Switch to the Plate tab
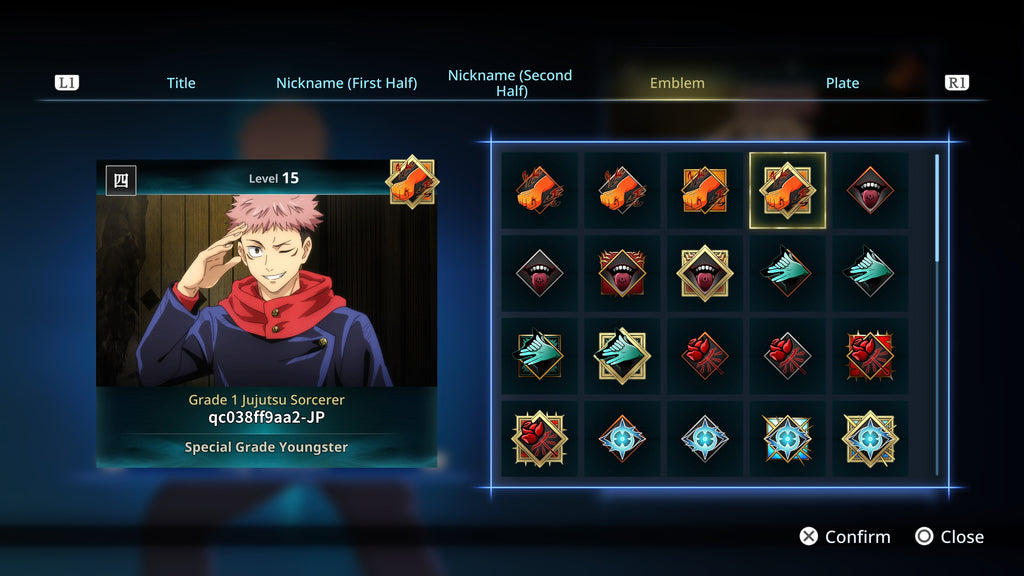The image size is (1024, 576). (842, 83)
